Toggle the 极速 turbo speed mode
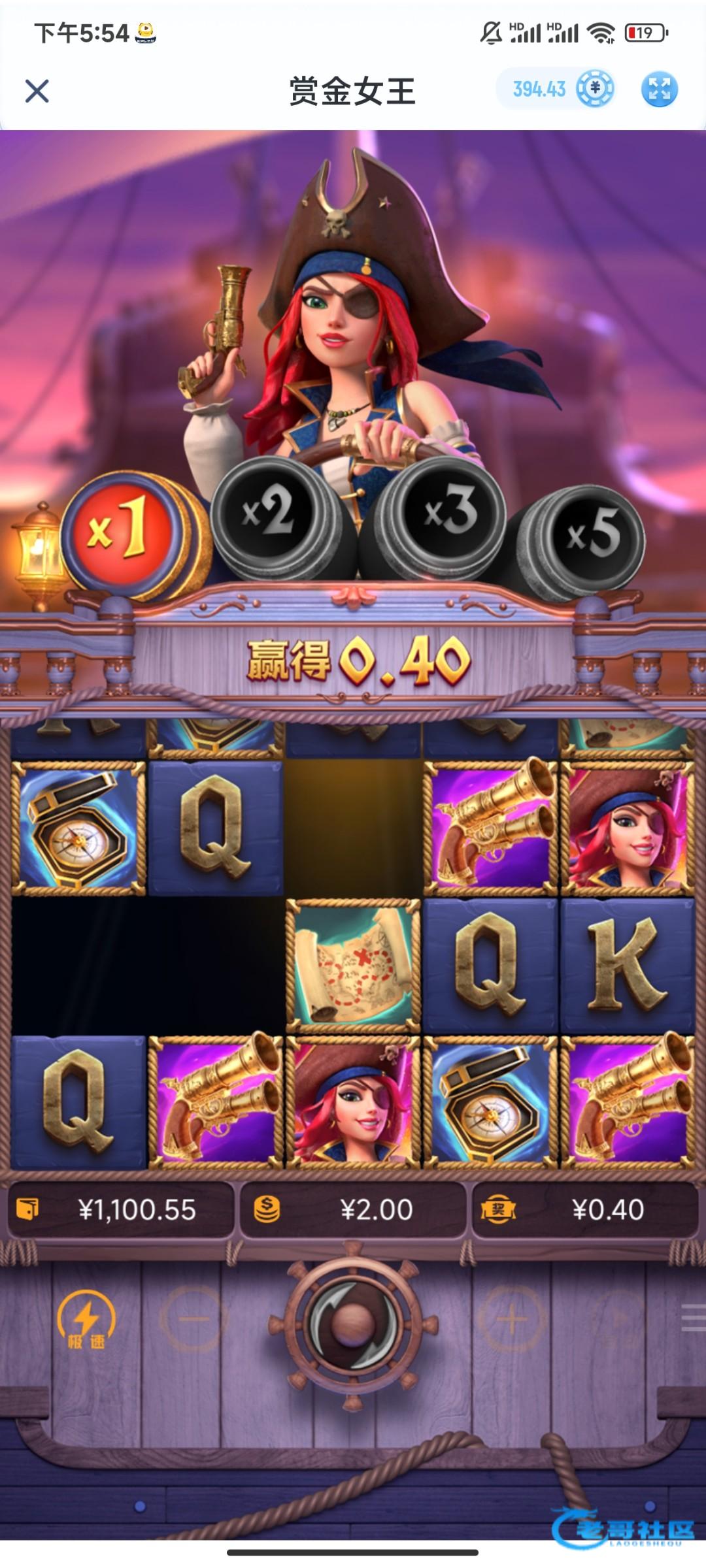This screenshot has height=1568, width=706. (86, 1321)
